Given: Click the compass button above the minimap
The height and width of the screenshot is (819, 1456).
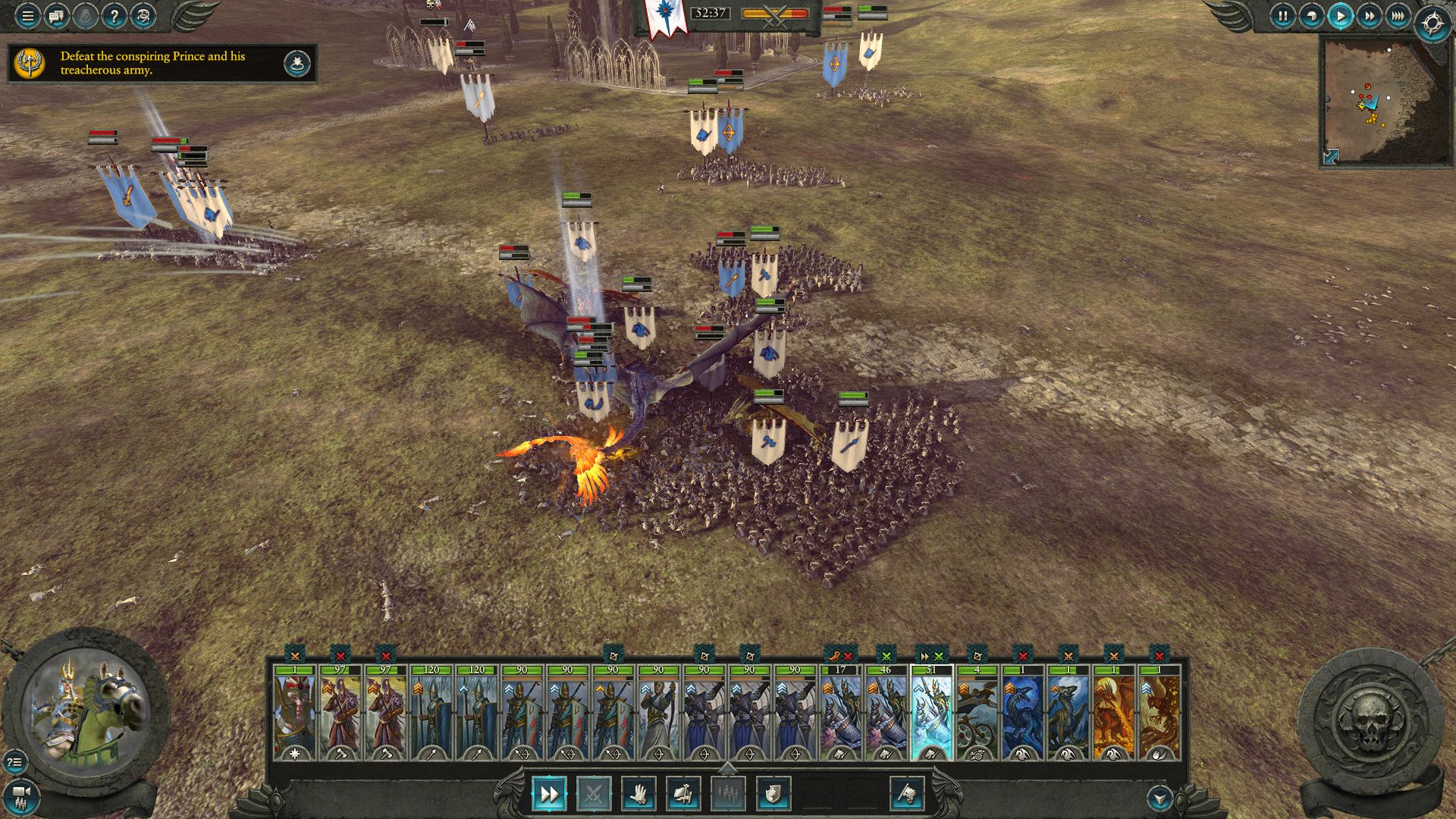Looking at the screenshot, I should (1432, 24).
